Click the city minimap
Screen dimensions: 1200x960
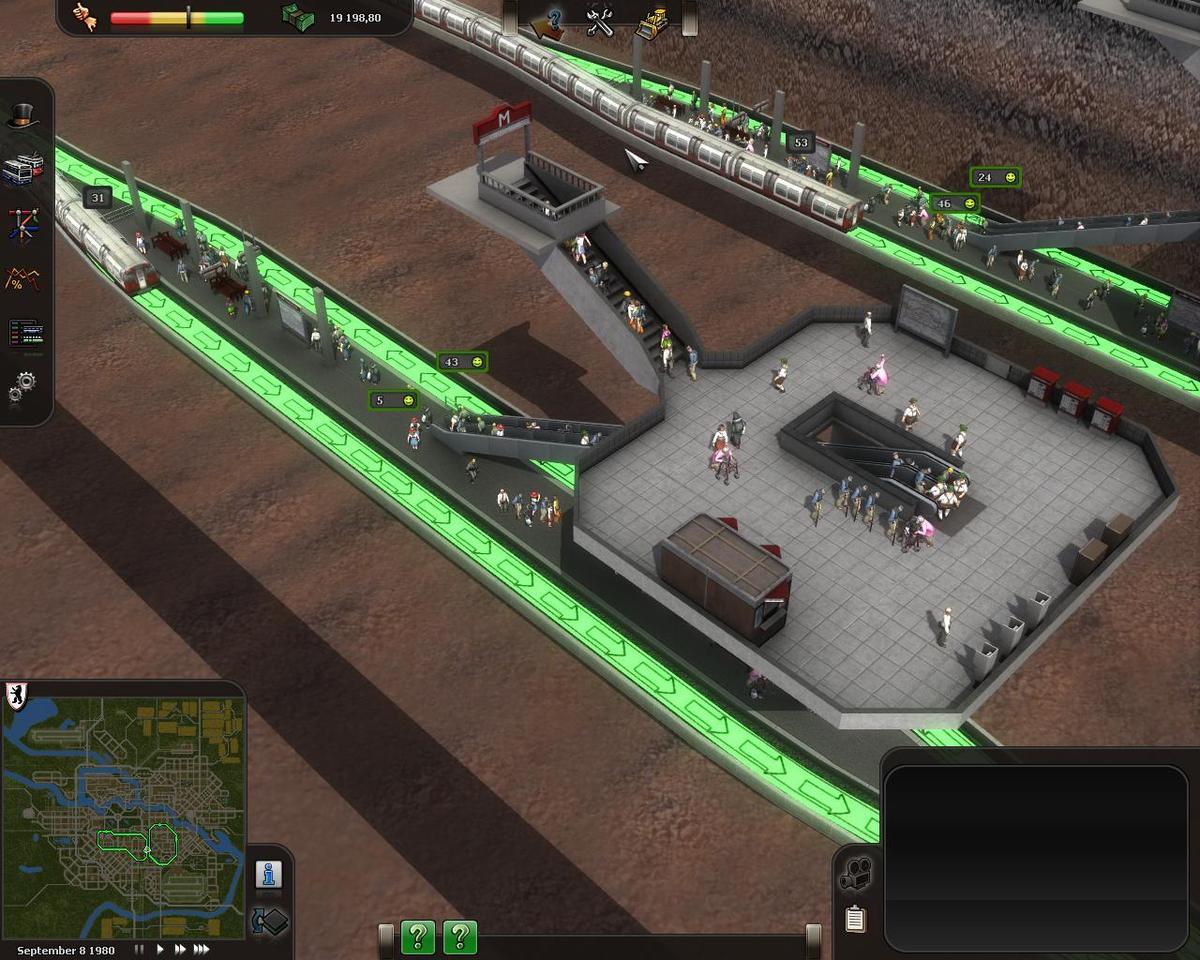coord(124,818)
